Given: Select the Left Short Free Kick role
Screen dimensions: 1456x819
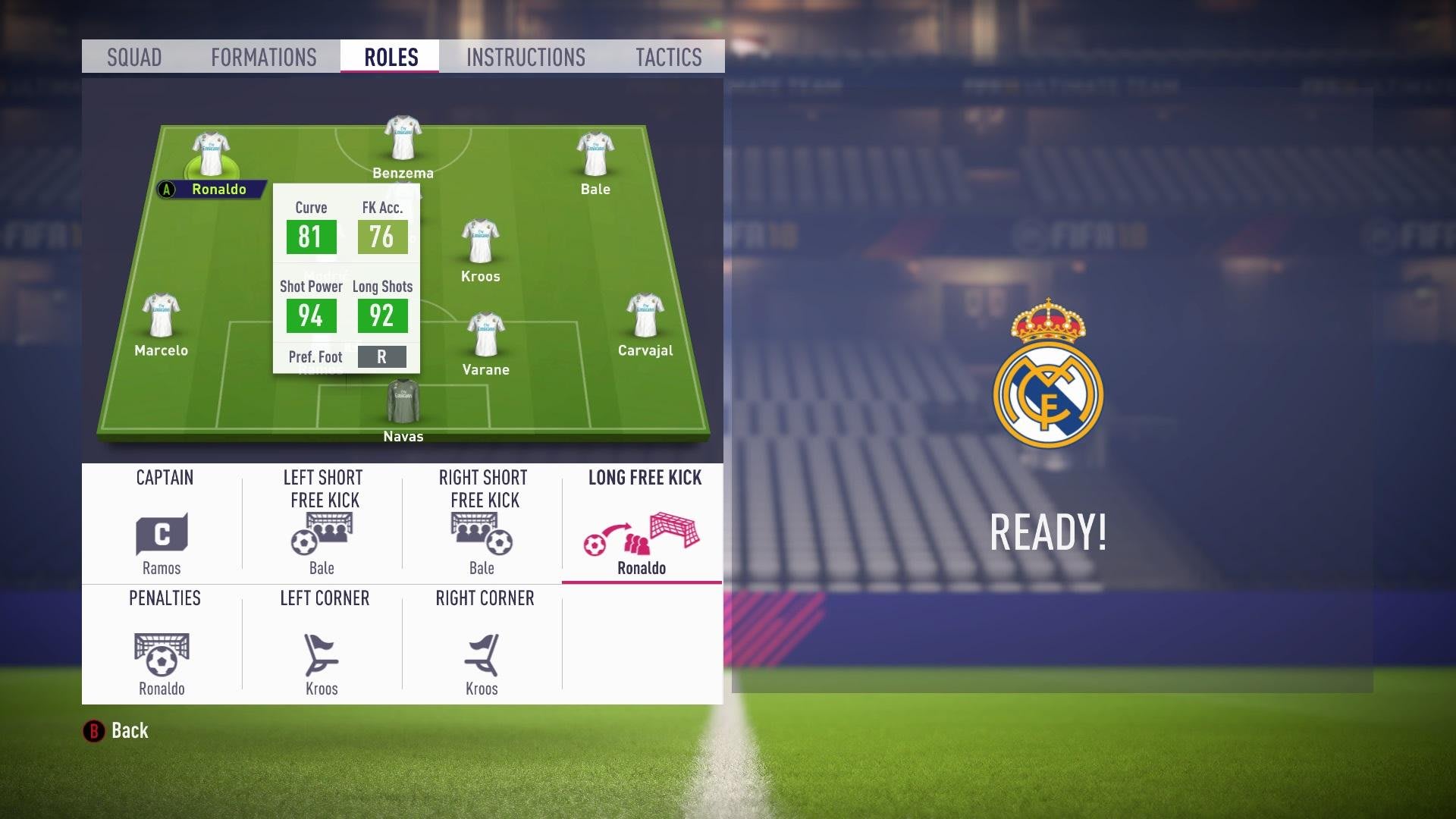Looking at the screenshot, I should click(322, 523).
